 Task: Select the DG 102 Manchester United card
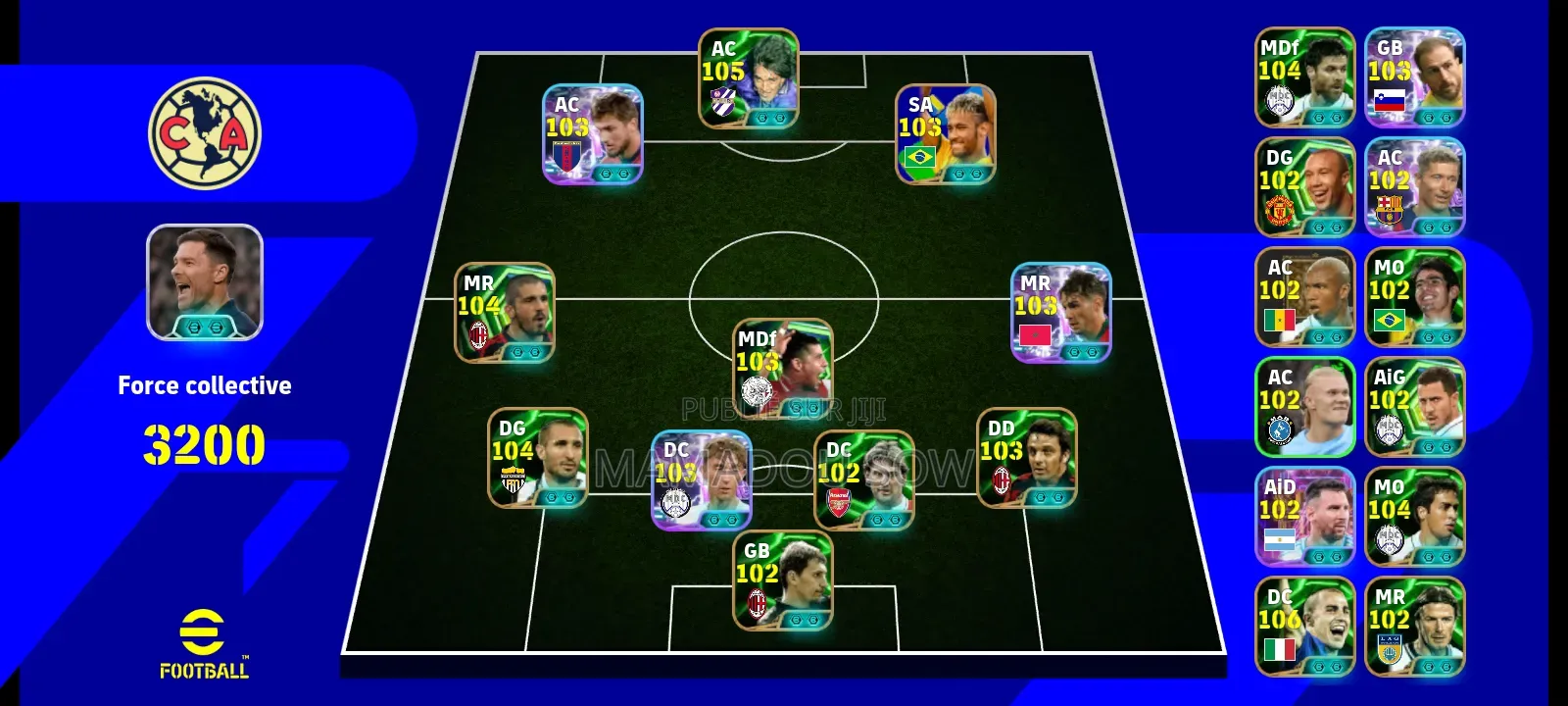coord(1304,187)
